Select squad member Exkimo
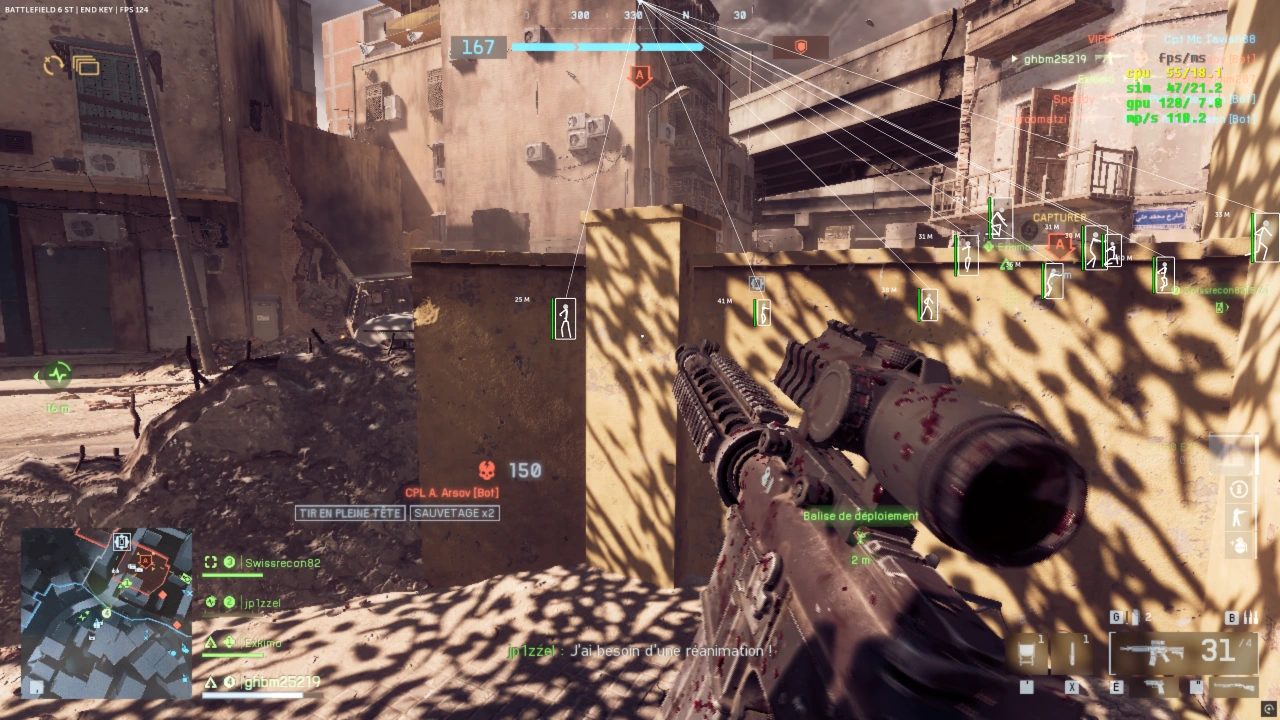 [x=262, y=643]
